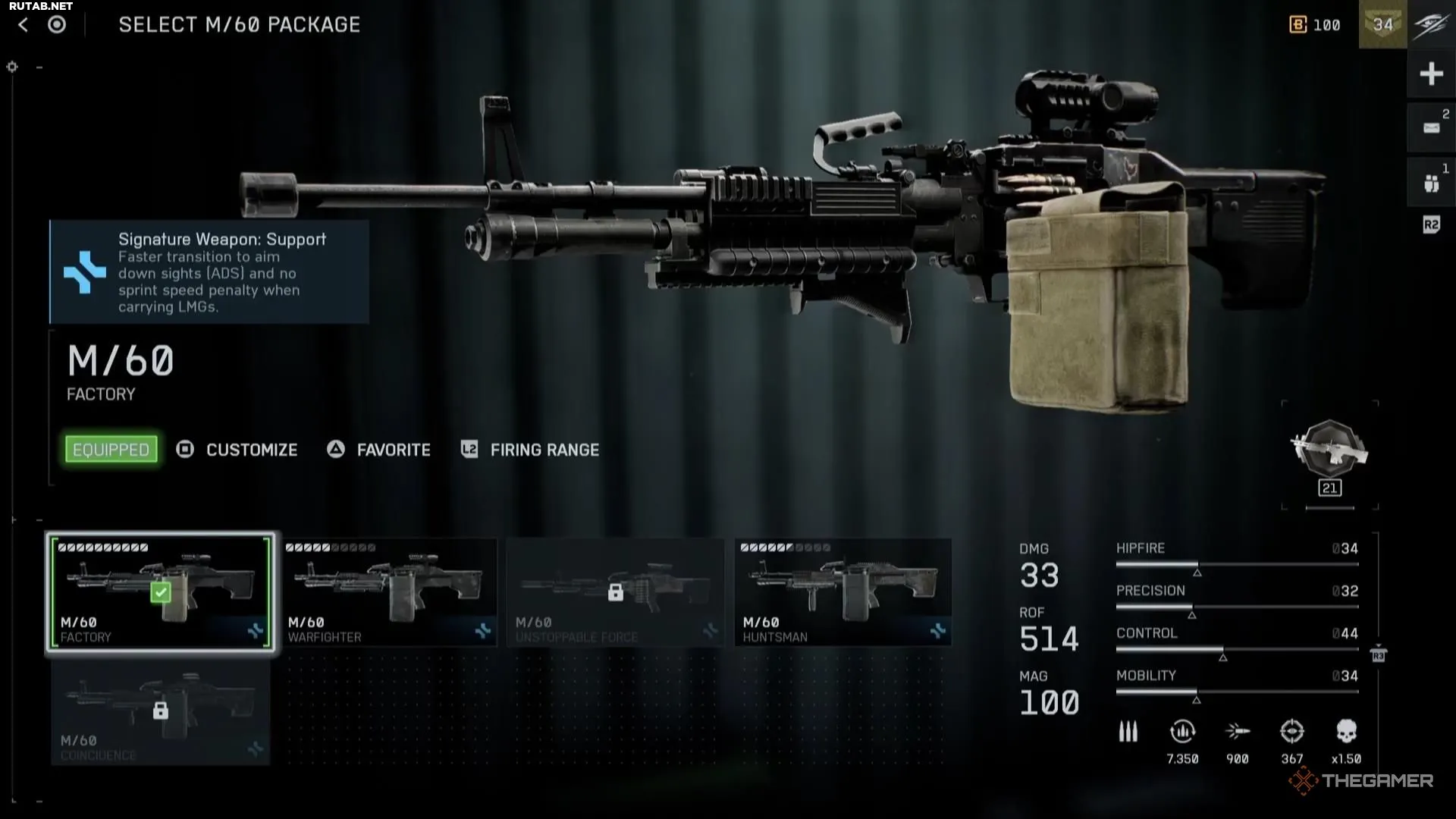Click the Signature Weapon: Support info panel
Viewport: 1456px width, 819px height.
point(209,272)
